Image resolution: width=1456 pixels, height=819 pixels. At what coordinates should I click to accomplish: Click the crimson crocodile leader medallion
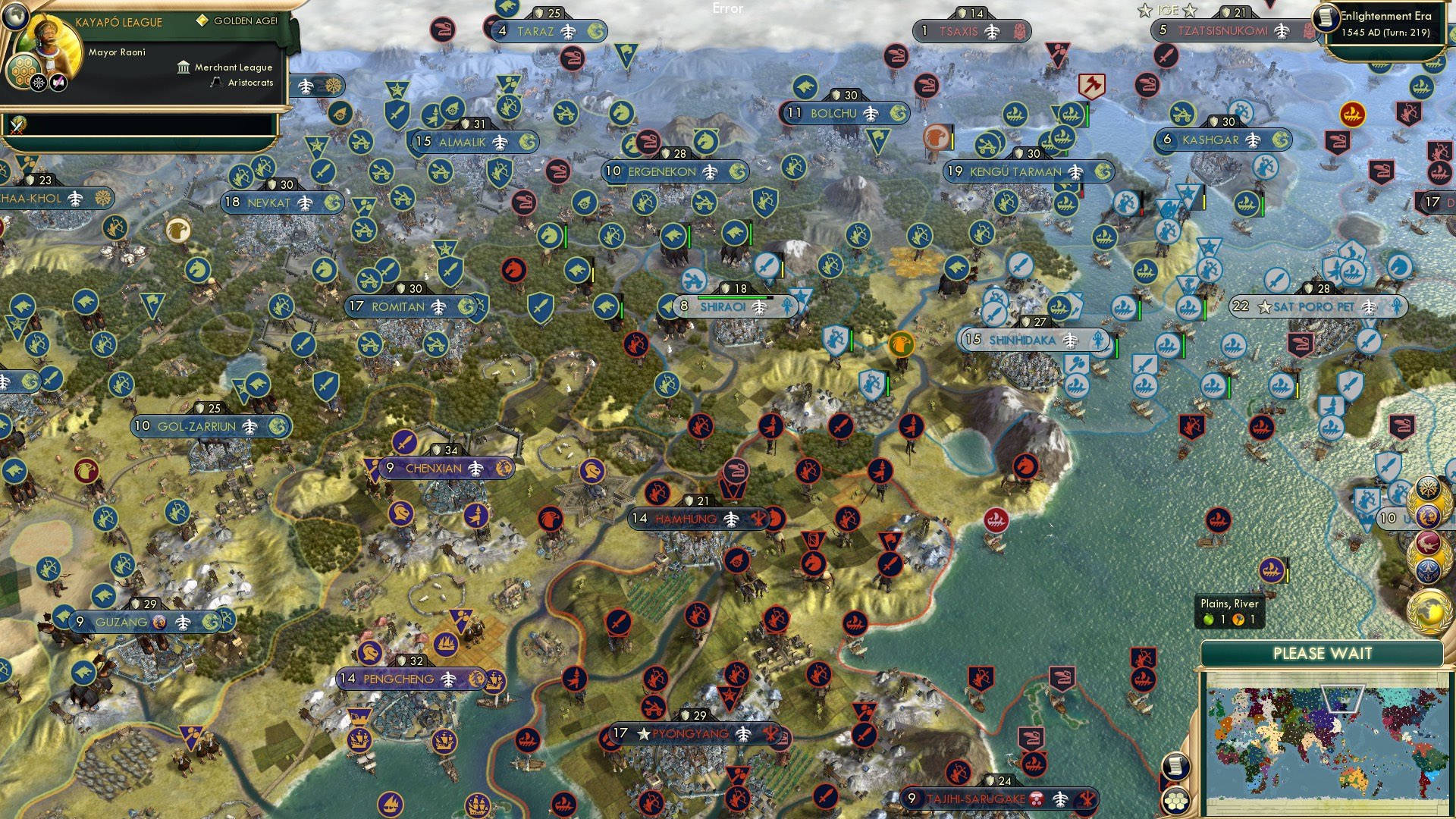click(1427, 543)
